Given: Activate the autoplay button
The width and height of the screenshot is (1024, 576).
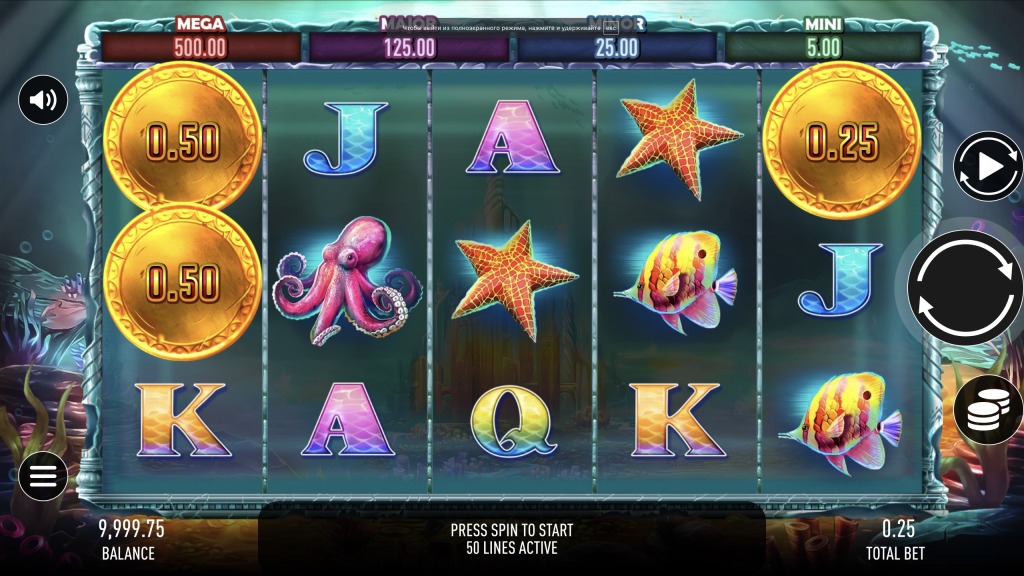Looking at the screenshot, I should click(x=988, y=166).
